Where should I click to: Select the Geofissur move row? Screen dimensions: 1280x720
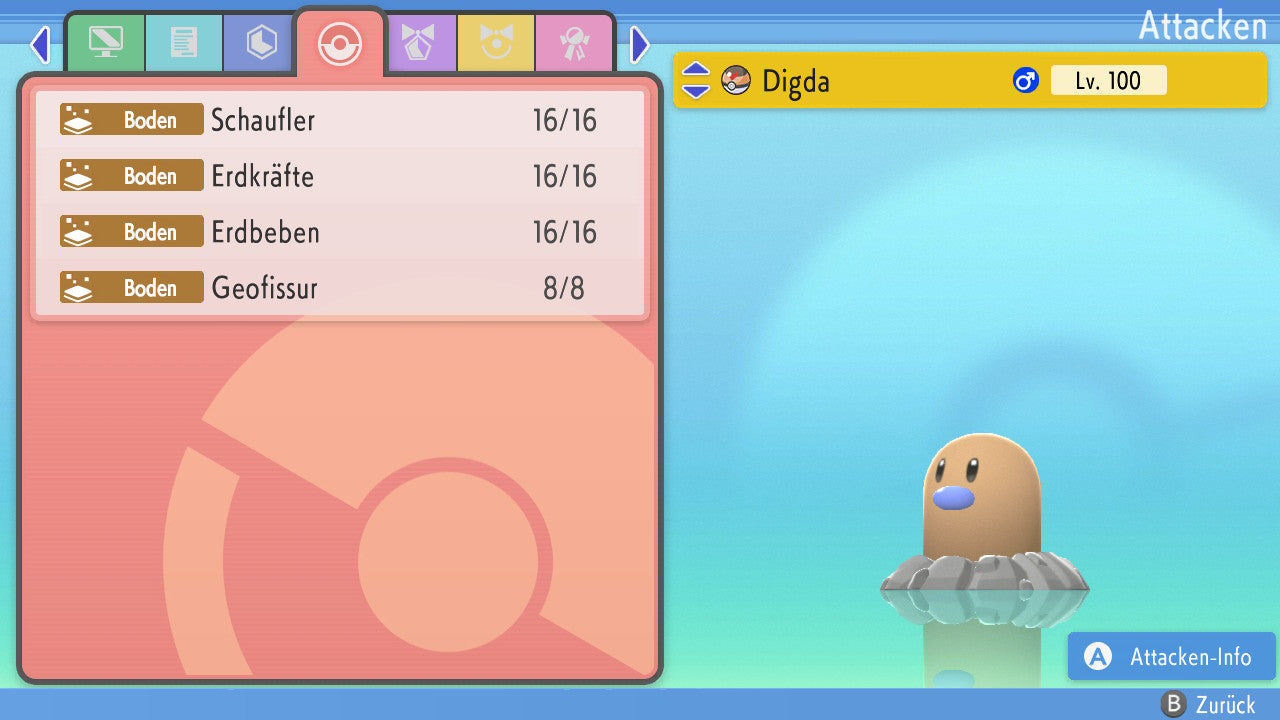(x=340, y=288)
